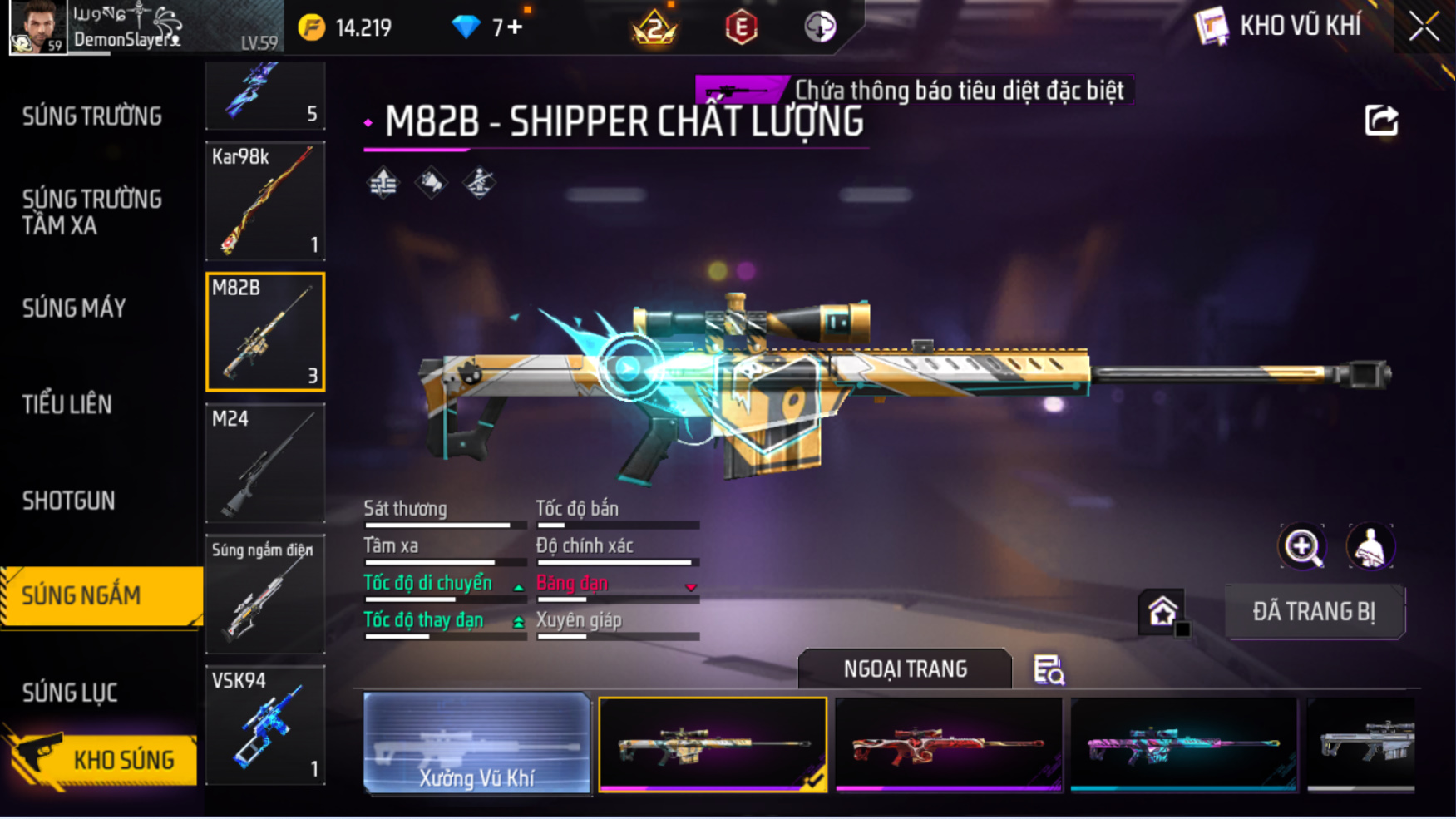Open the Xưởng Vũ Khí workshop
1456x819 pixels.
tap(476, 743)
